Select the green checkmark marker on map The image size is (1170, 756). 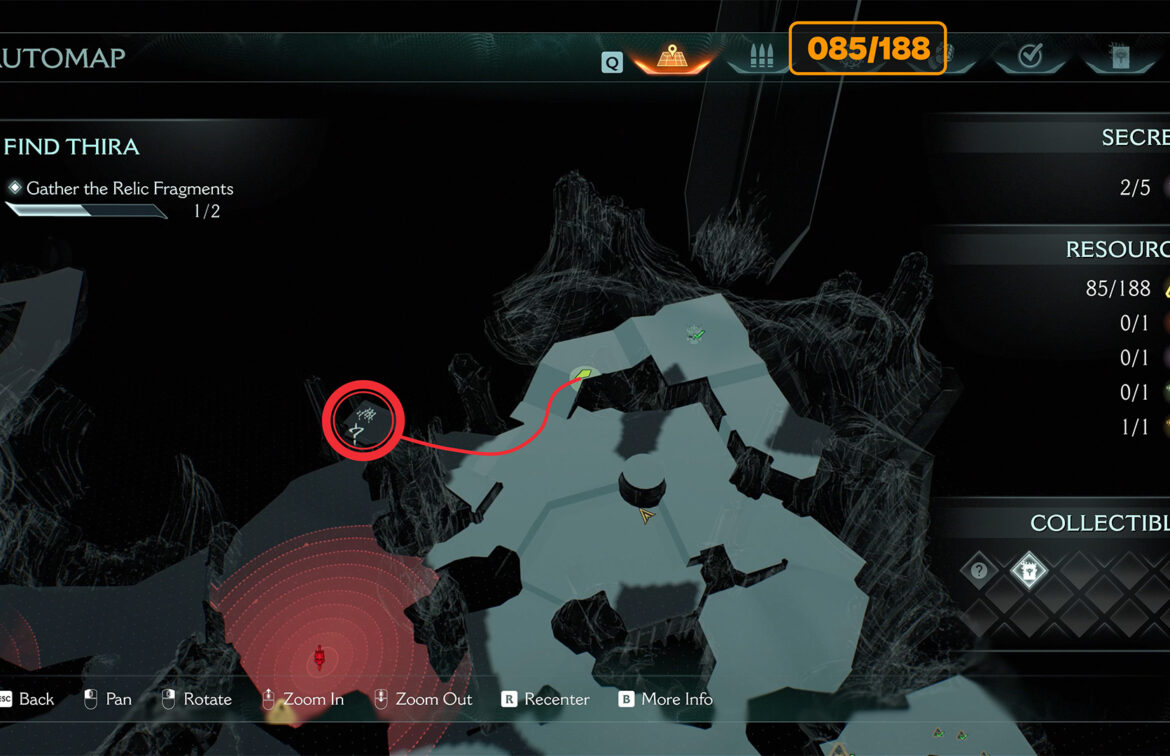(696, 334)
